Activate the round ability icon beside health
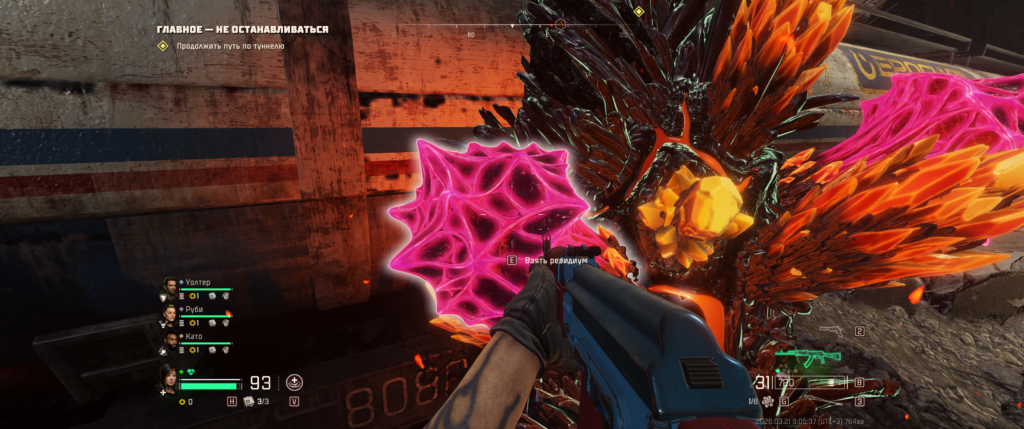Screen dimensions: 1024x429 coord(295,382)
